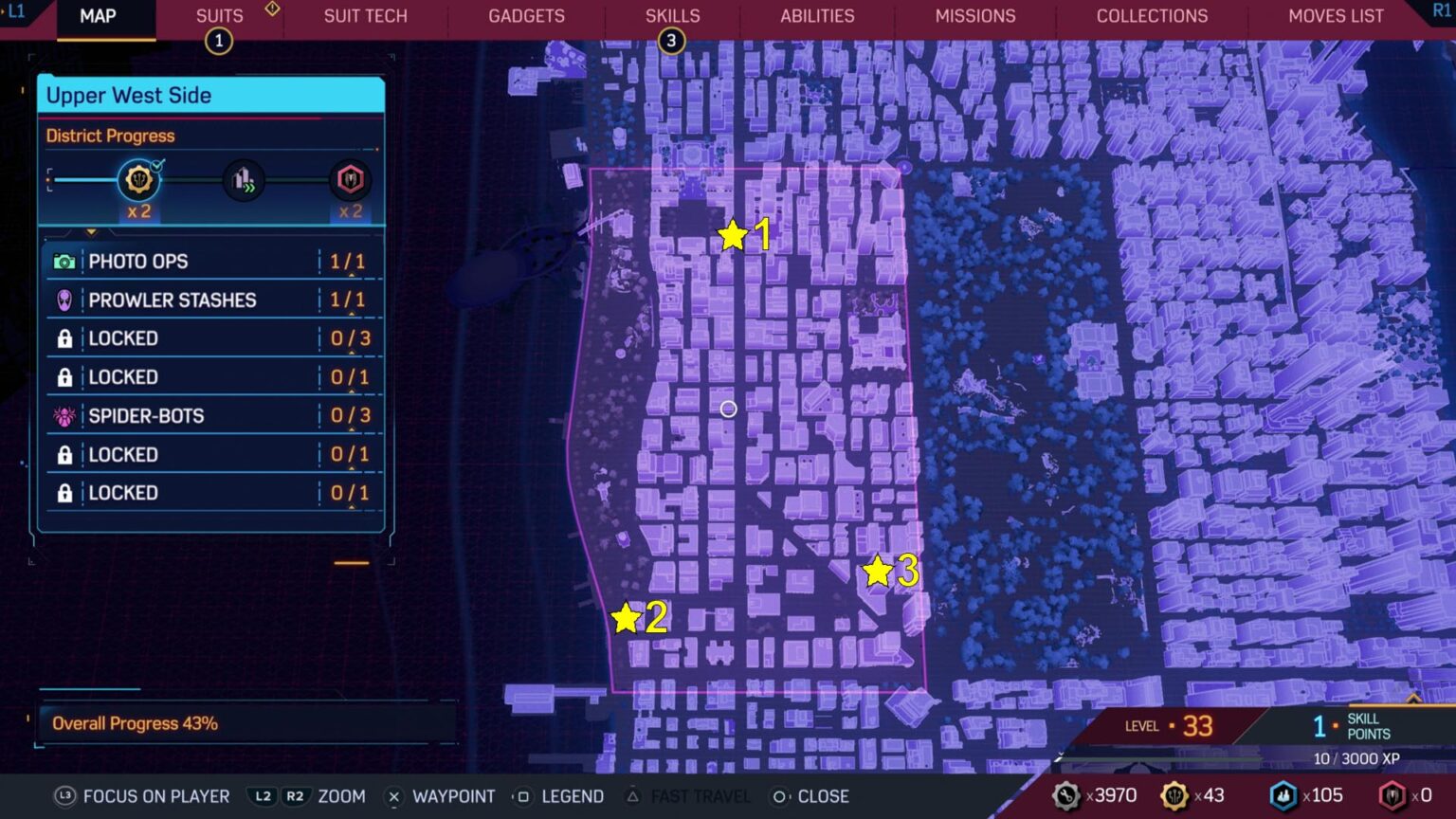Open the COLLECTIONS menu
The height and width of the screenshot is (819, 1456).
coord(1152,15)
